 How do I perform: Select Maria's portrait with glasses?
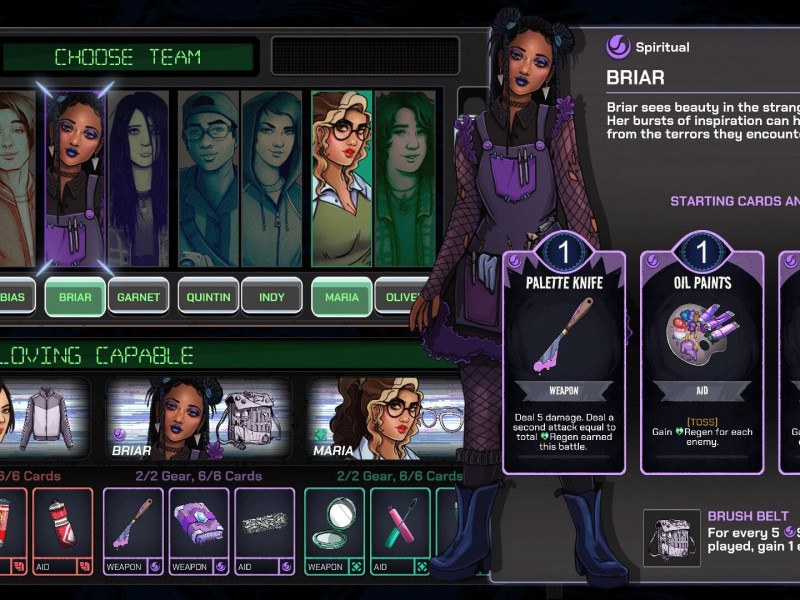[x=341, y=180]
